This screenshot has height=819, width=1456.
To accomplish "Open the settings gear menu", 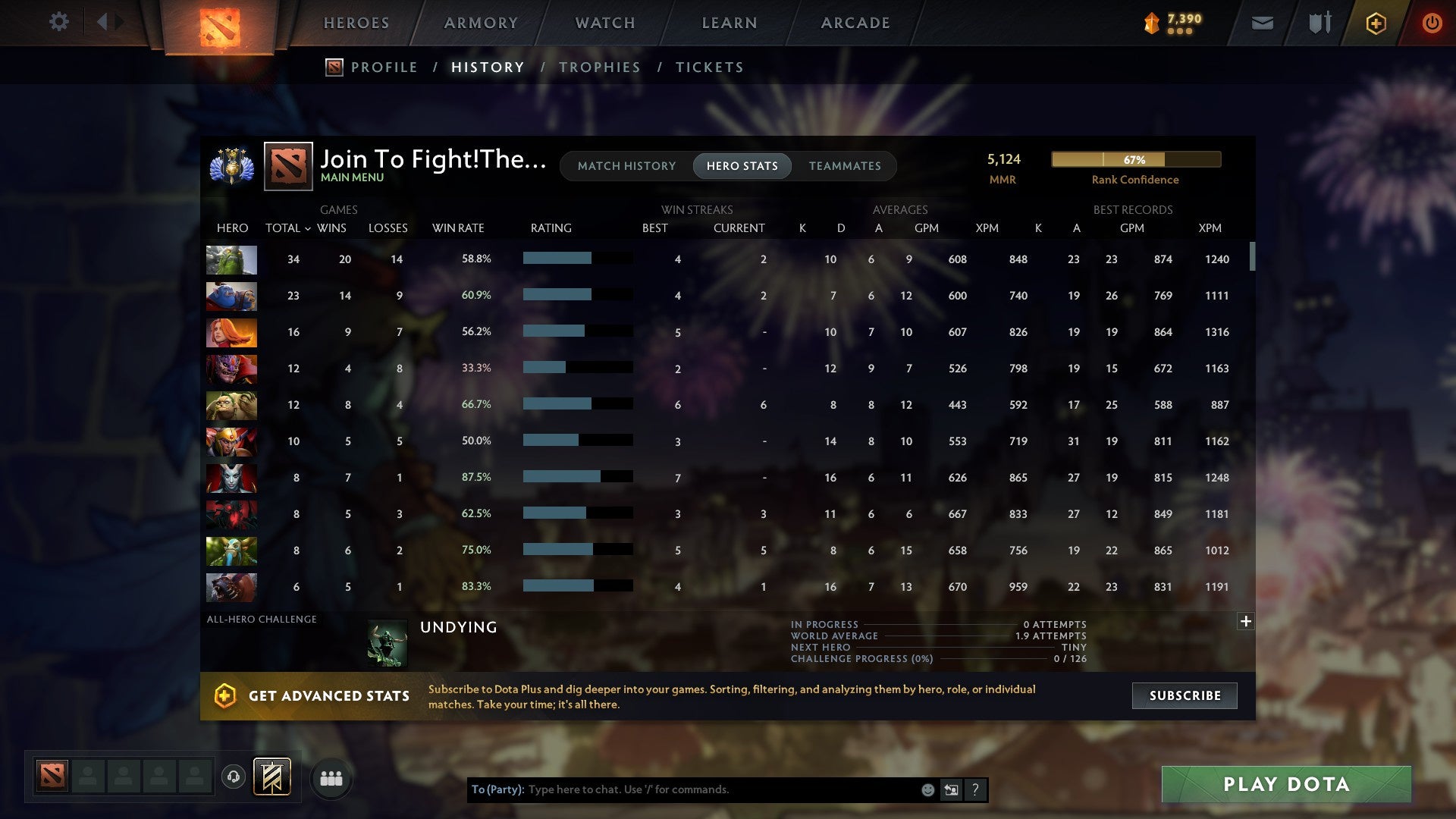I will tap(59, 22).
